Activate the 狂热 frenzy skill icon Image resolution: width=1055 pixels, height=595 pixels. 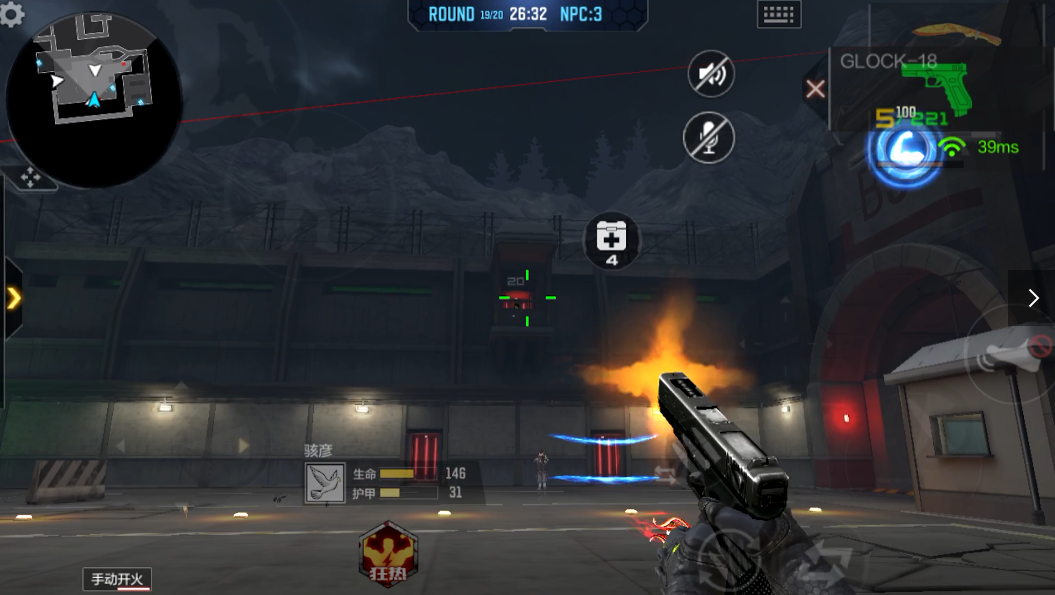pyautogui.click(x=388, y=552)
